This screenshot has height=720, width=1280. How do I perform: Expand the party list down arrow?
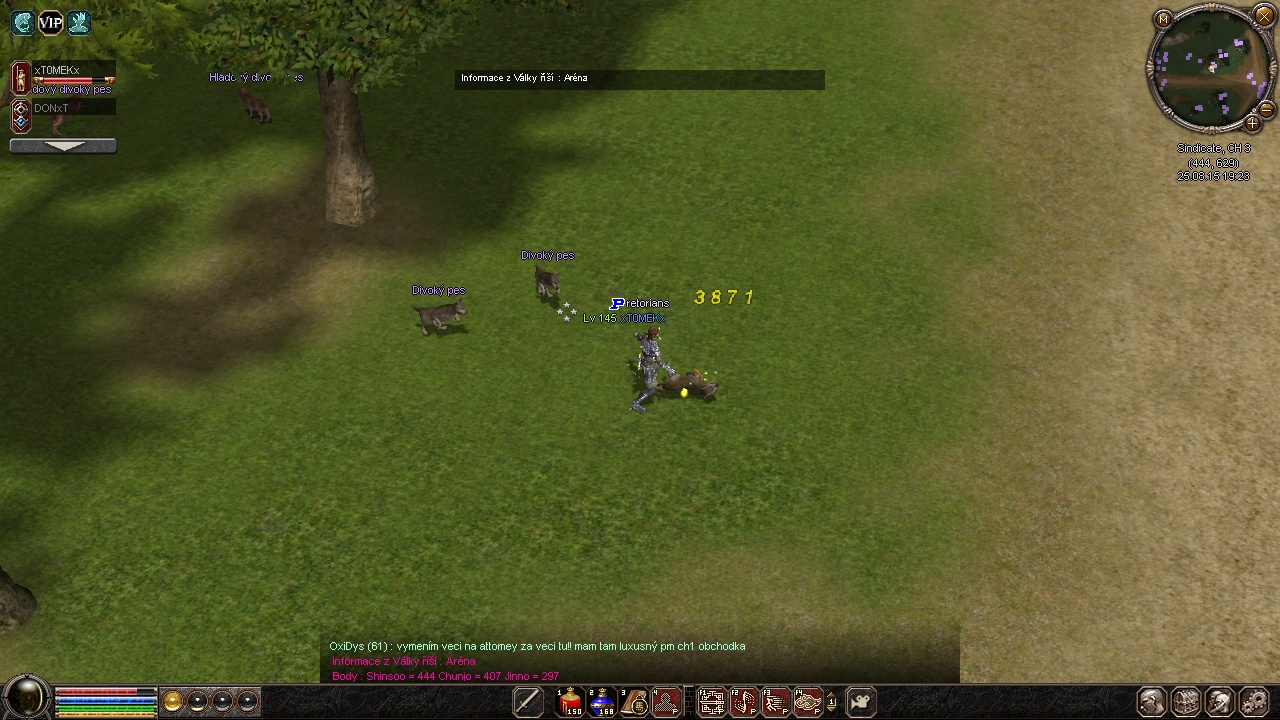pyautogui.click(x=63, y=146)
